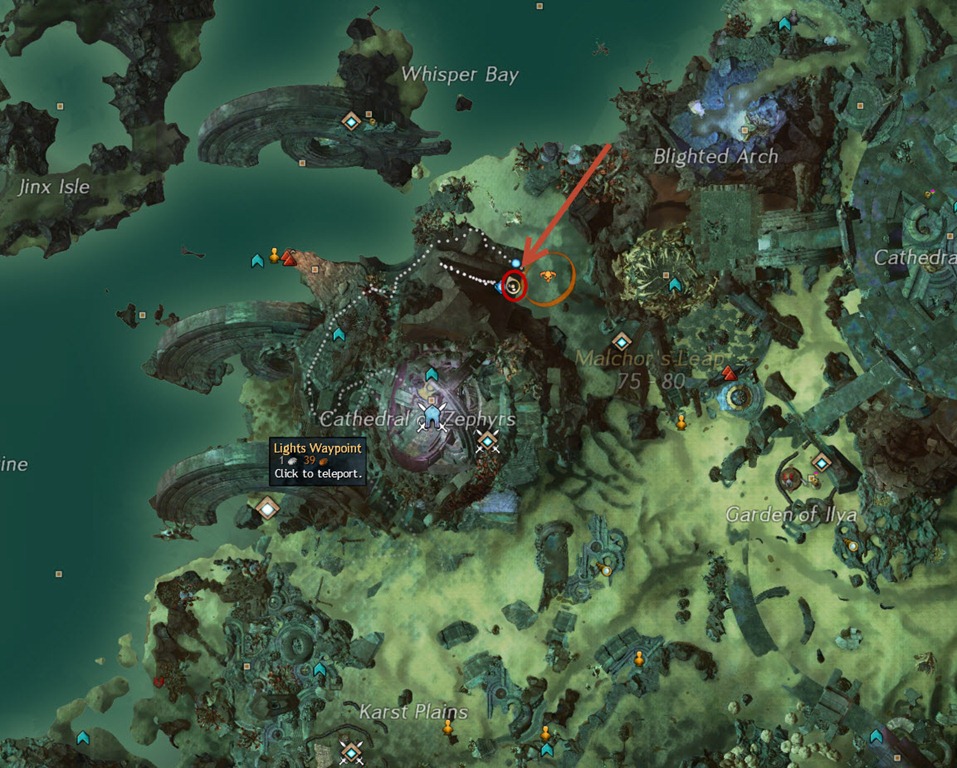Click the contested waypoint right of Cathedral of Zephyrs
The image size is (957, 768).
[x=487, y=441]
